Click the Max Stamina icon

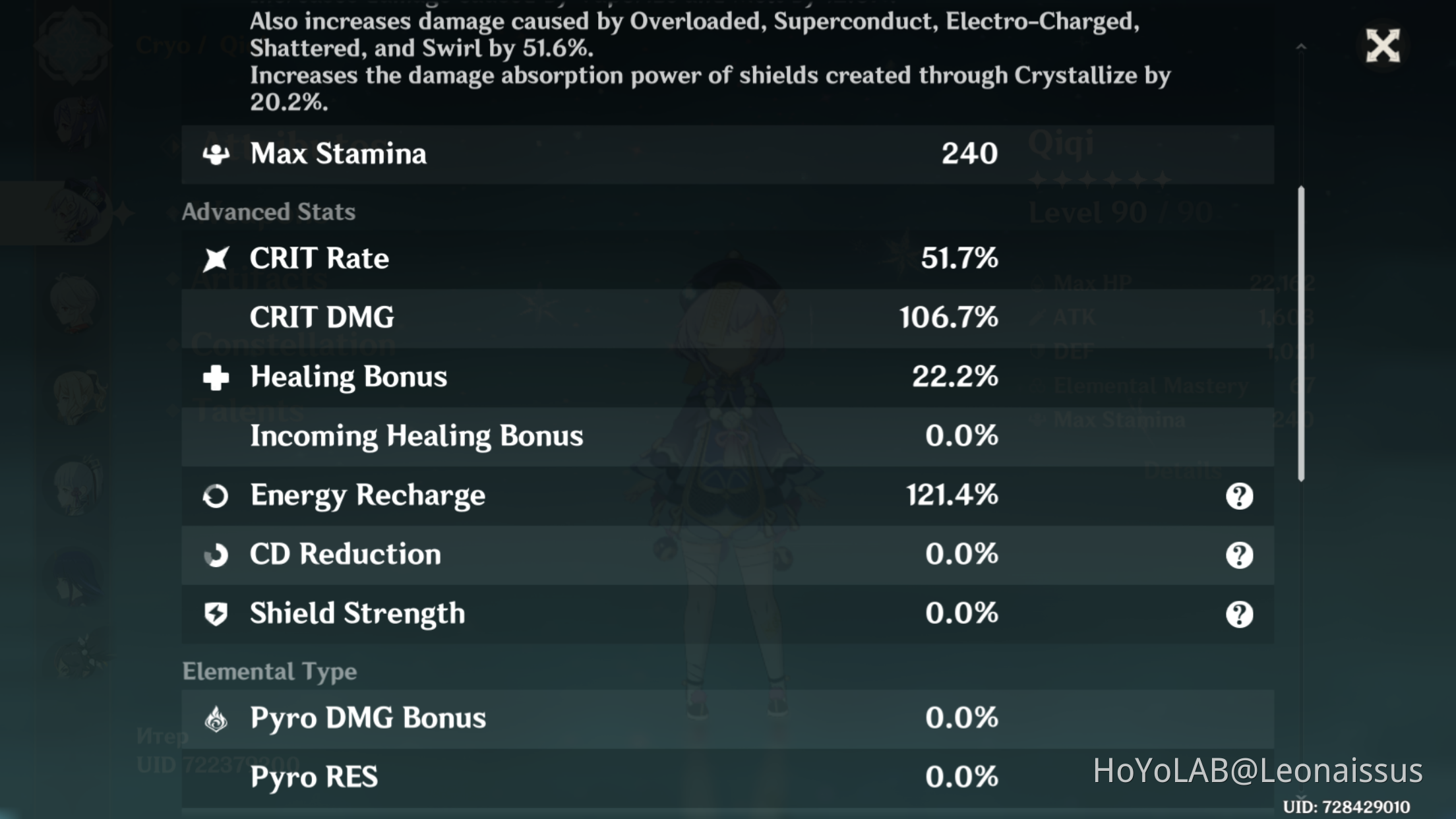click(216, 153)
